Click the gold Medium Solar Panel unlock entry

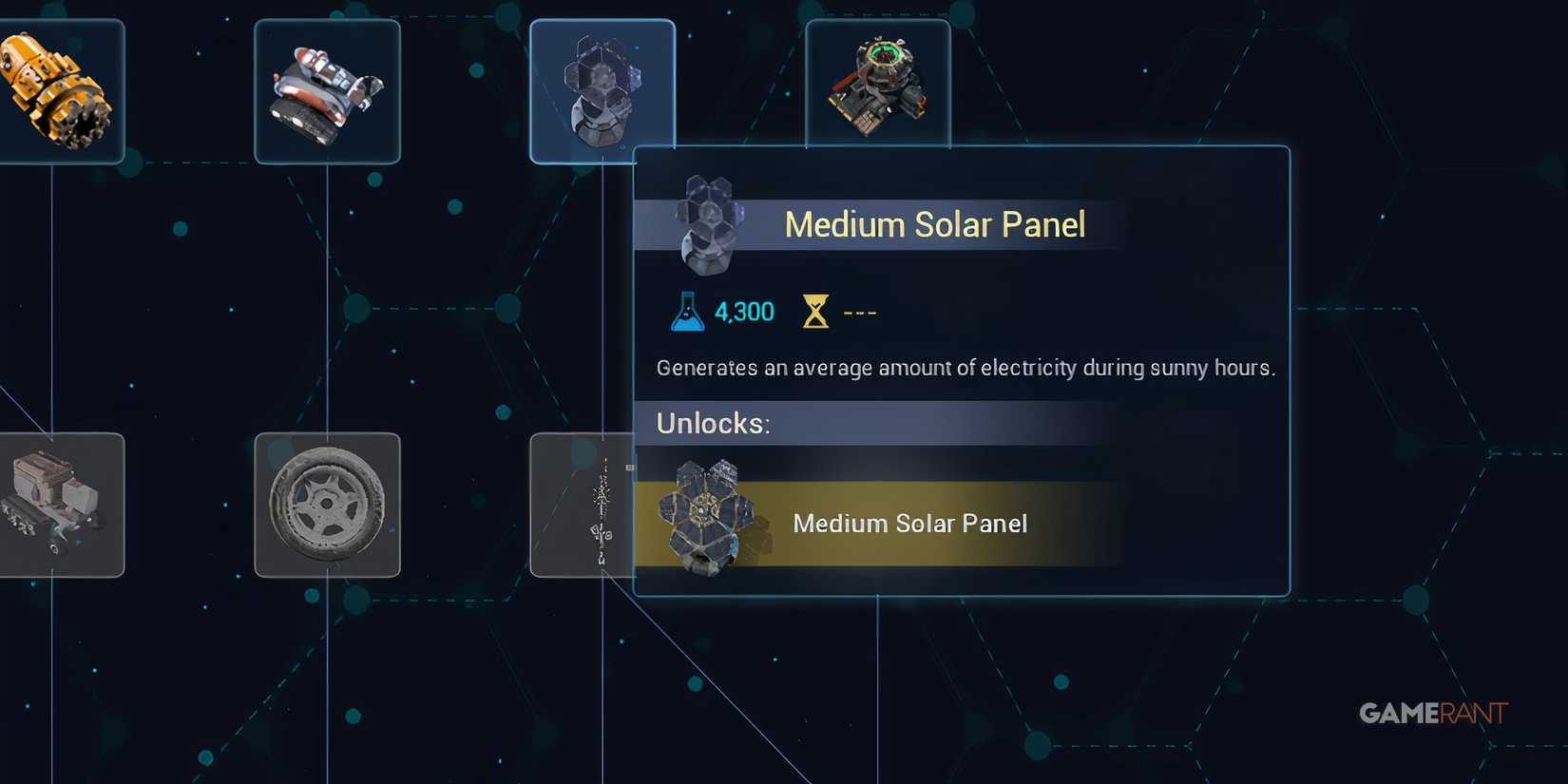coord(910,524)
